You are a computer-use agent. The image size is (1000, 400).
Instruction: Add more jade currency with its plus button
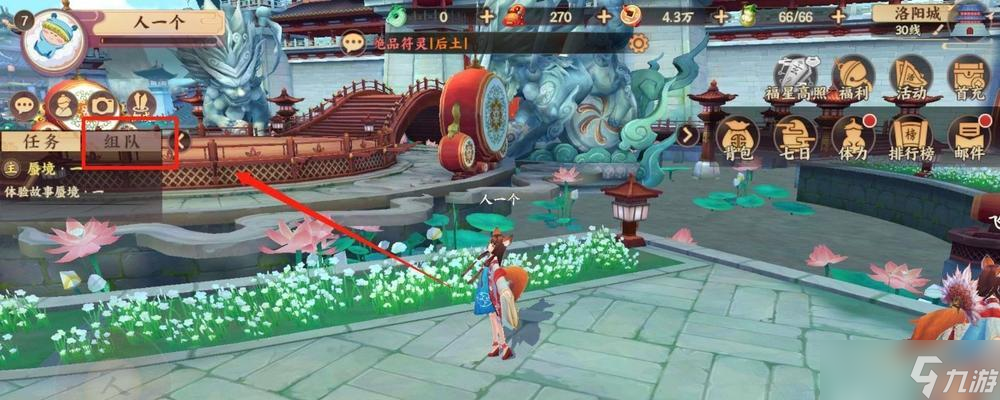pyautogui.click(x=486, y=15)
